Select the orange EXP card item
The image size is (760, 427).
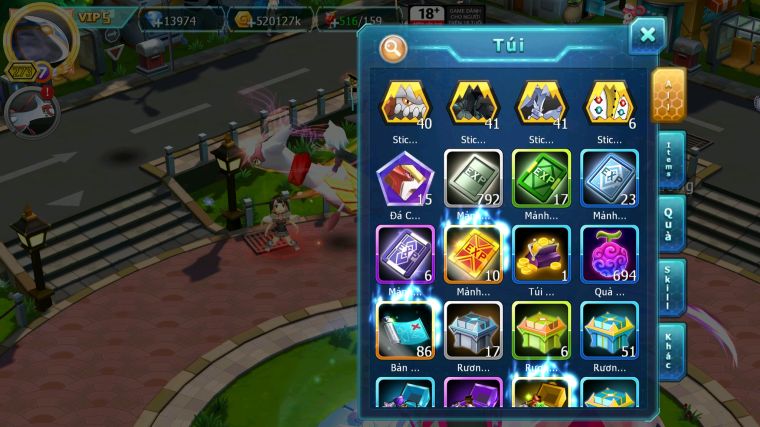[x=474, y=255]
